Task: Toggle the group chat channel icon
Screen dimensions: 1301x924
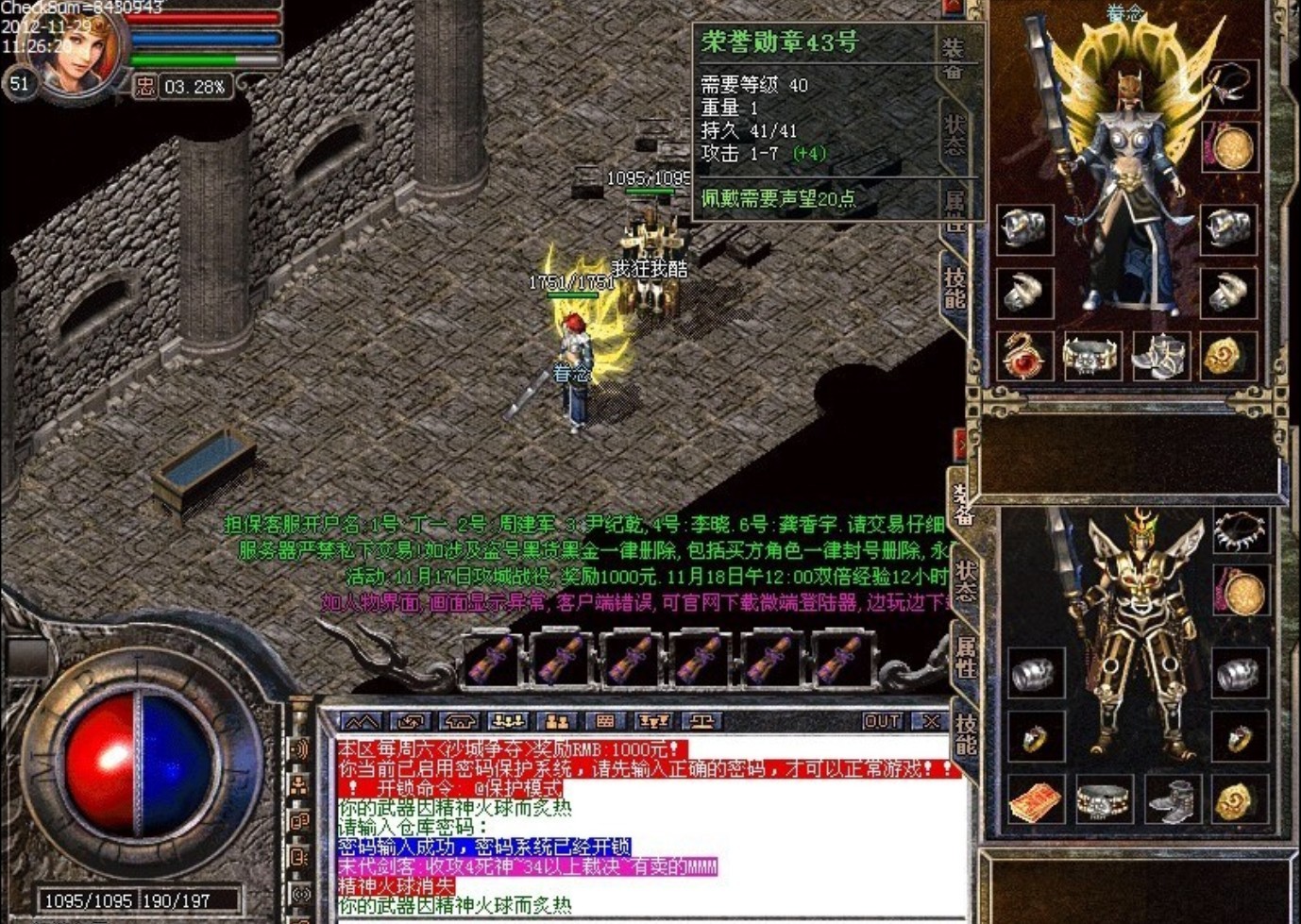Action: point(299,783)
